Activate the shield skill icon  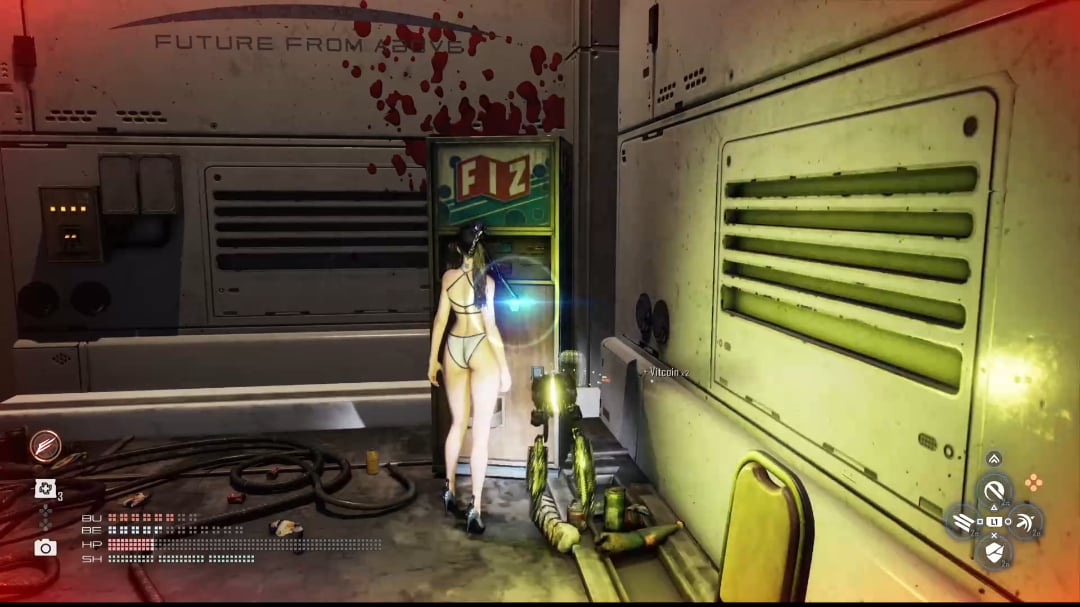point(994,550)
